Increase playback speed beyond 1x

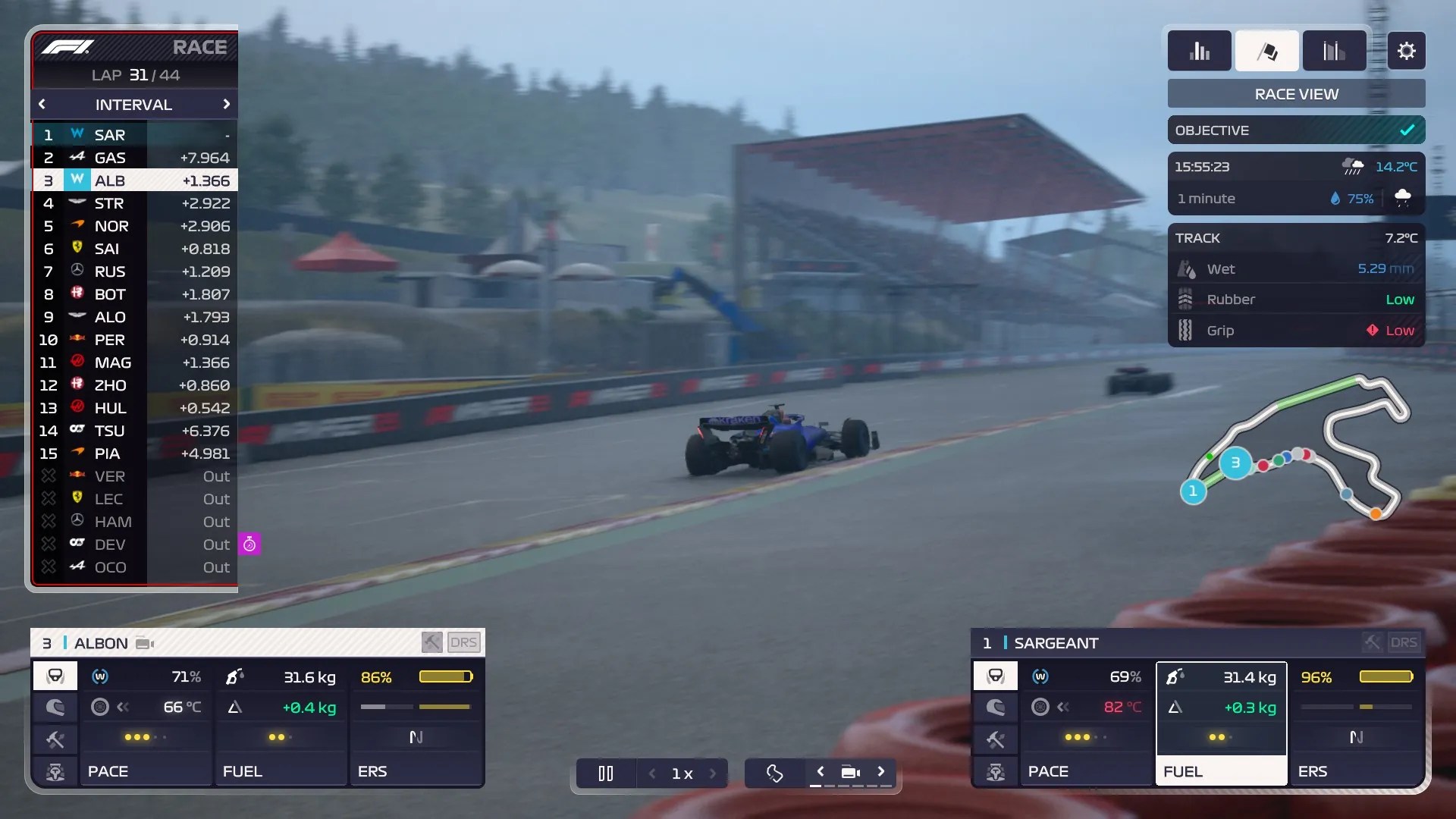click(x=713, y=773)
